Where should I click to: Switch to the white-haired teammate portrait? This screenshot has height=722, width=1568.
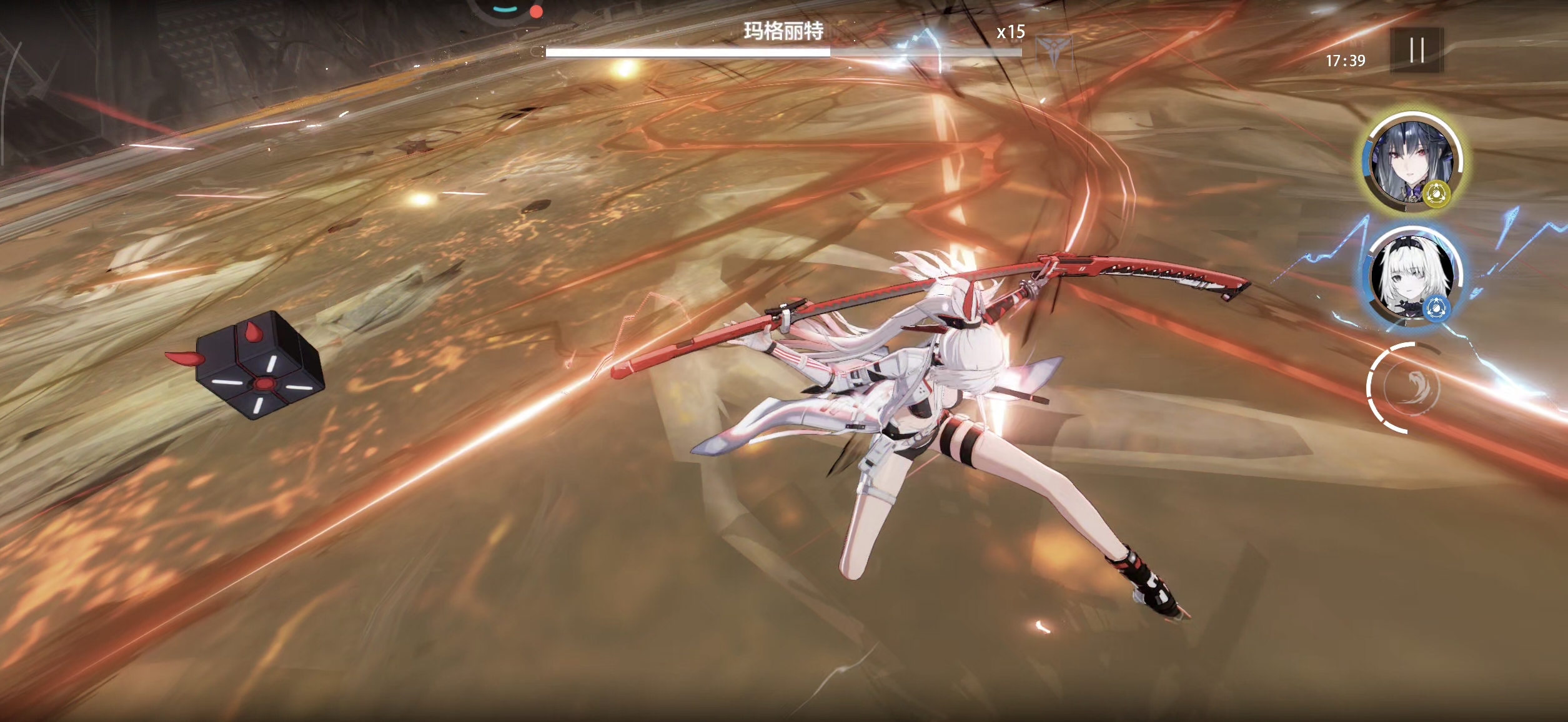pyautogui.click(x=1411, y=277)
